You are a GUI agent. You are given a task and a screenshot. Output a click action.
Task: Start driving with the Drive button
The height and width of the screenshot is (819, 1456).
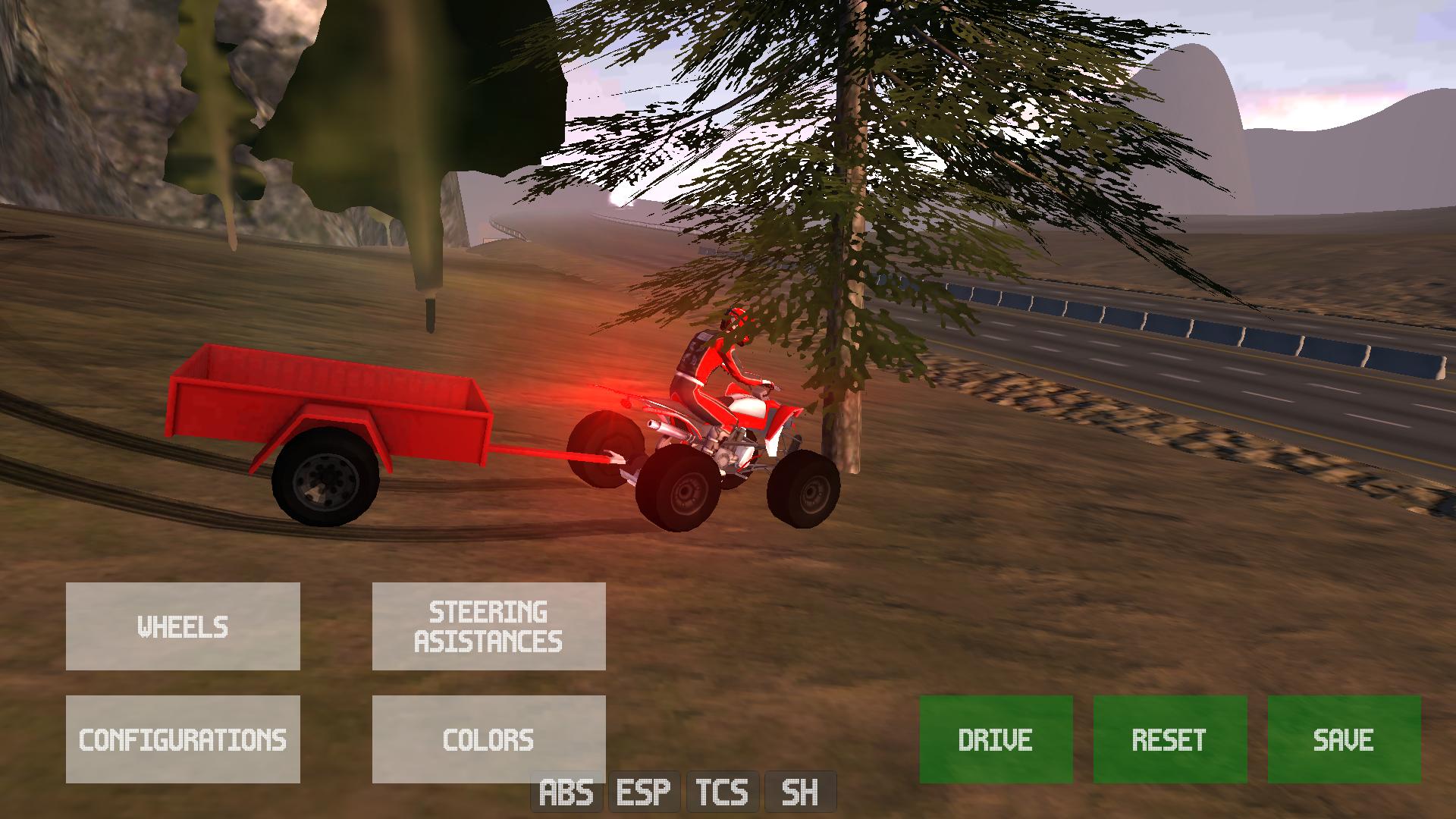996,739
